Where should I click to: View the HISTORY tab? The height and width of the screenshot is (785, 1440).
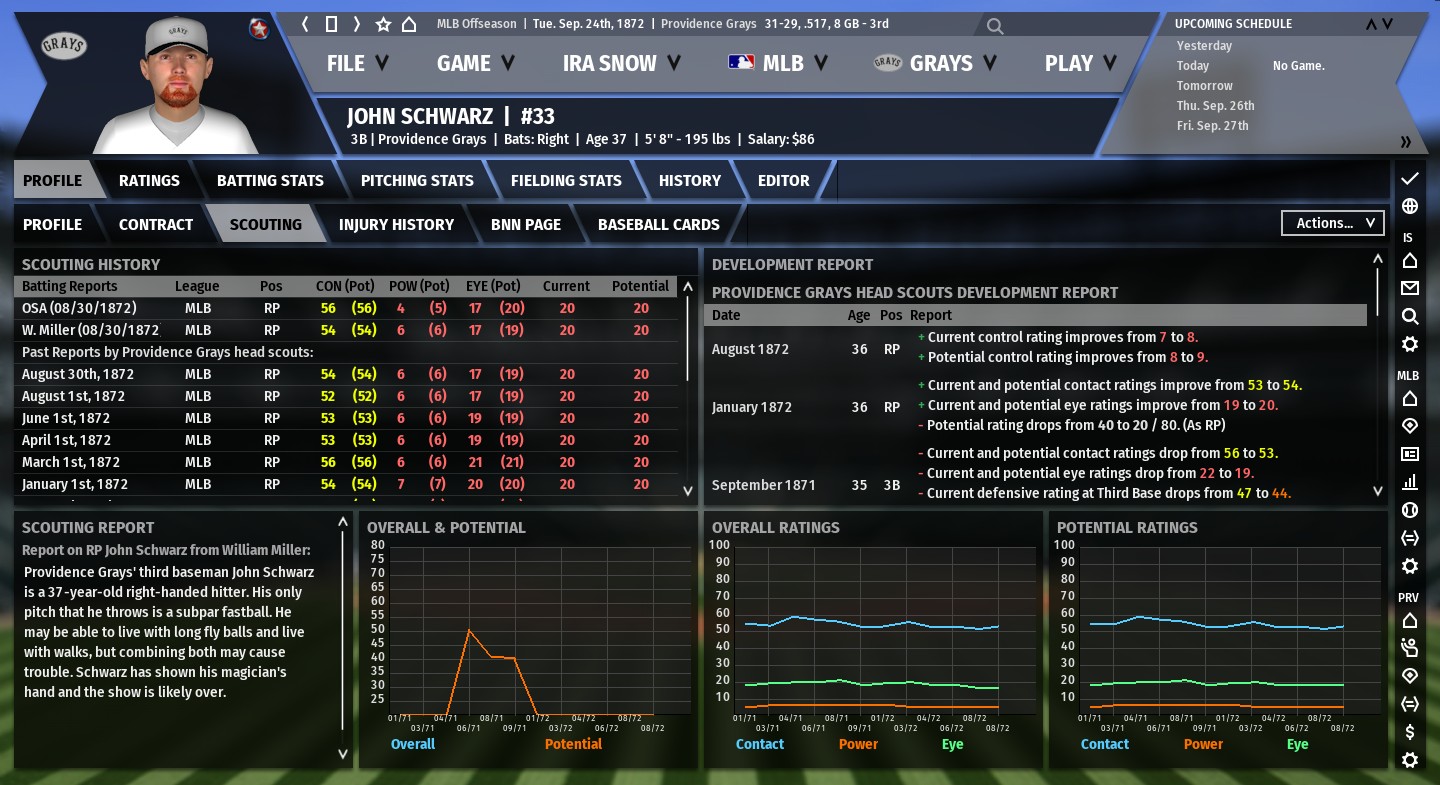(x=689, y=181)
